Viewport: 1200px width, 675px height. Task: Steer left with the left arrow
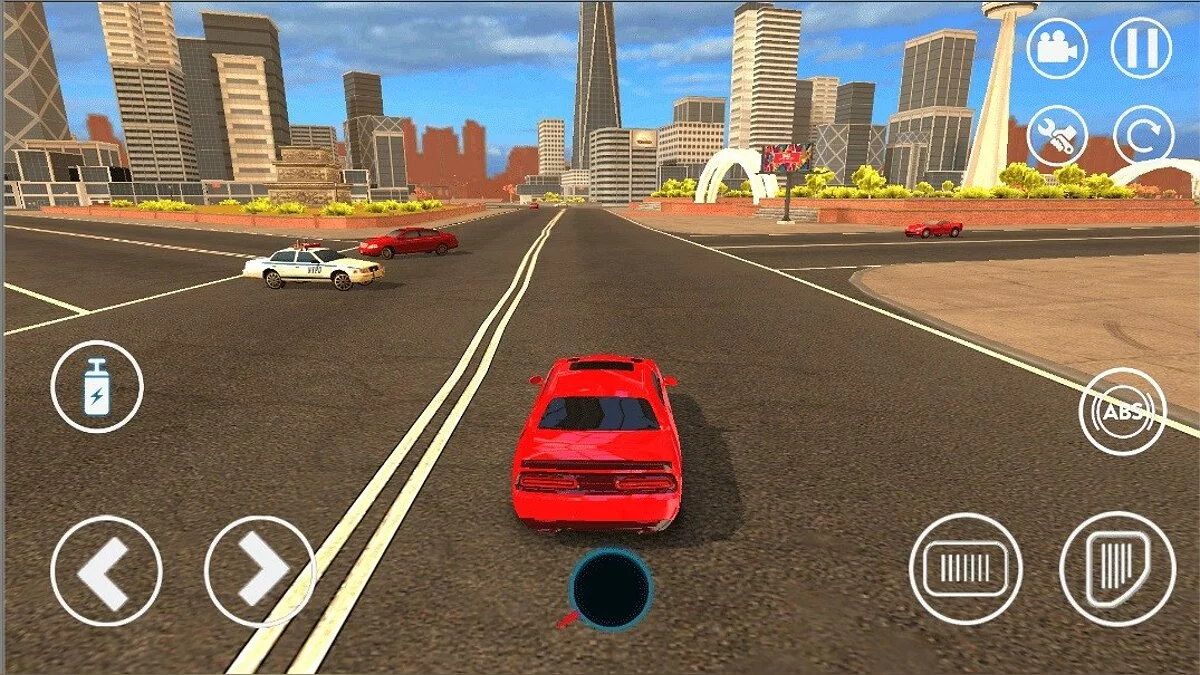106,571
